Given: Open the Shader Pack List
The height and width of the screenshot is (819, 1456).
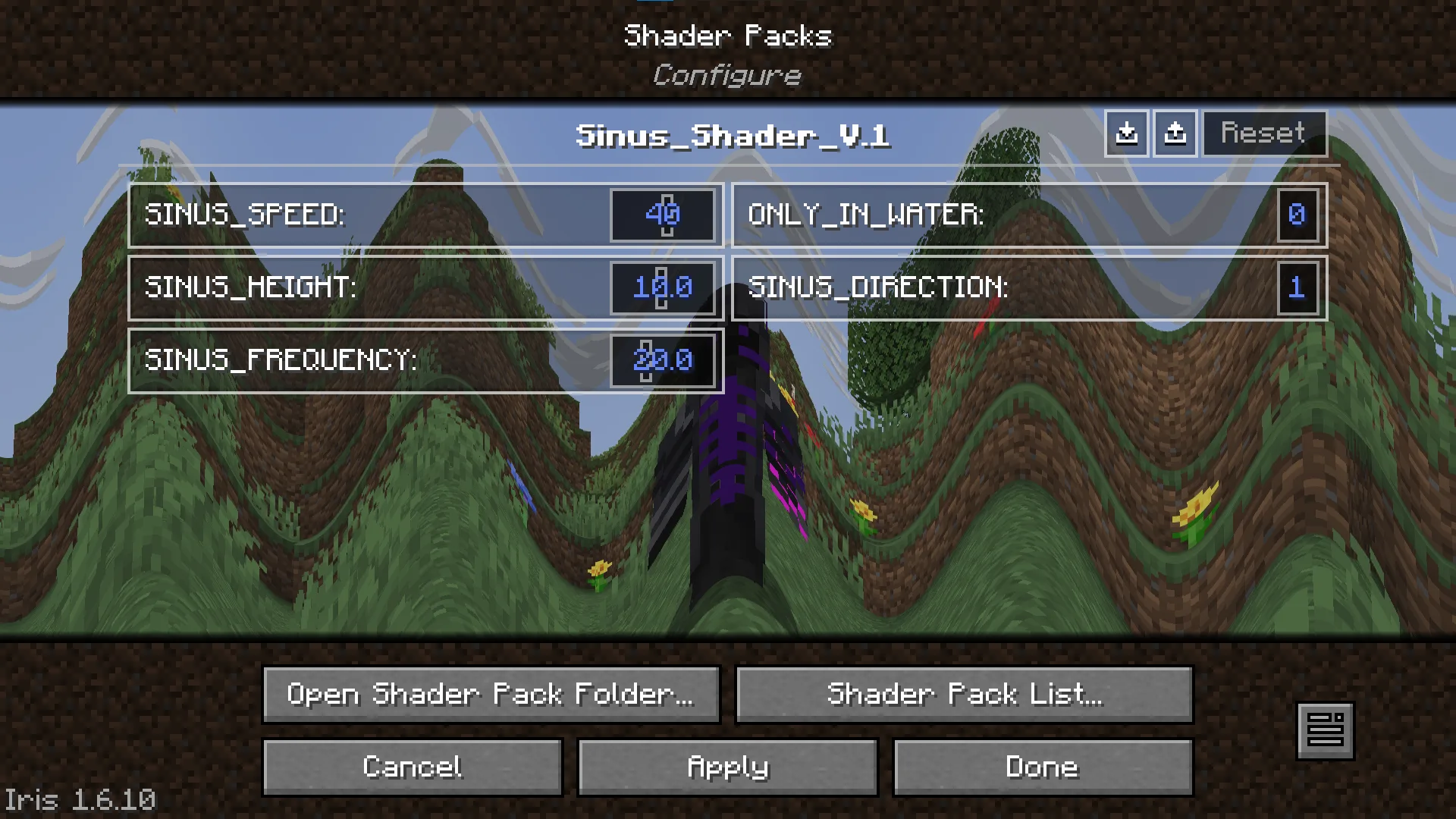Looking at the screenshot, I should point(964,695).
